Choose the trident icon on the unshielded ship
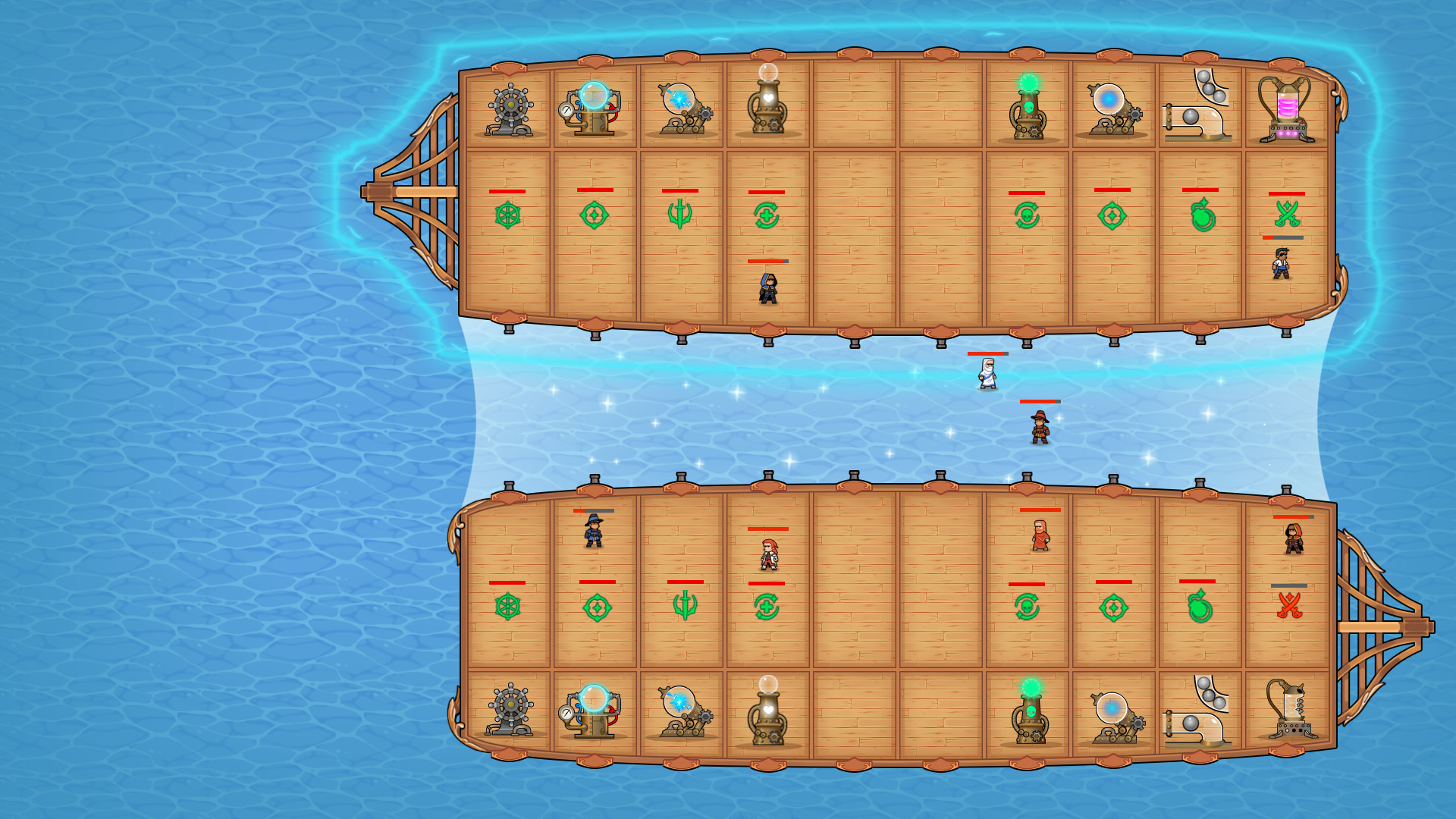 coord(685,606)
